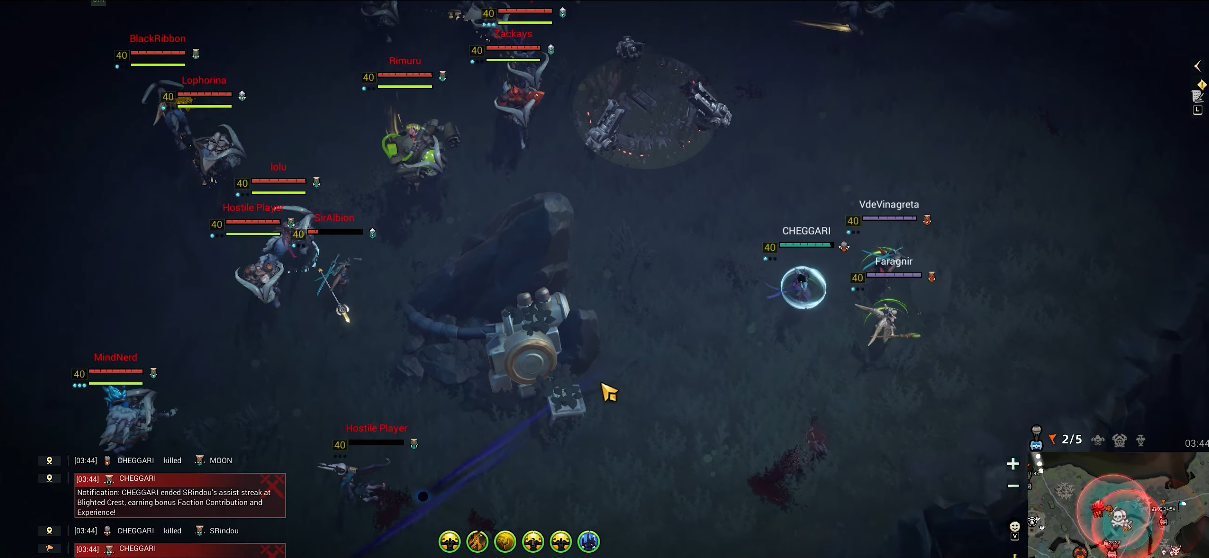
Task: Expand the side panel arrow at right edge
Action: pyautogui.click(x=1198, y=66)
